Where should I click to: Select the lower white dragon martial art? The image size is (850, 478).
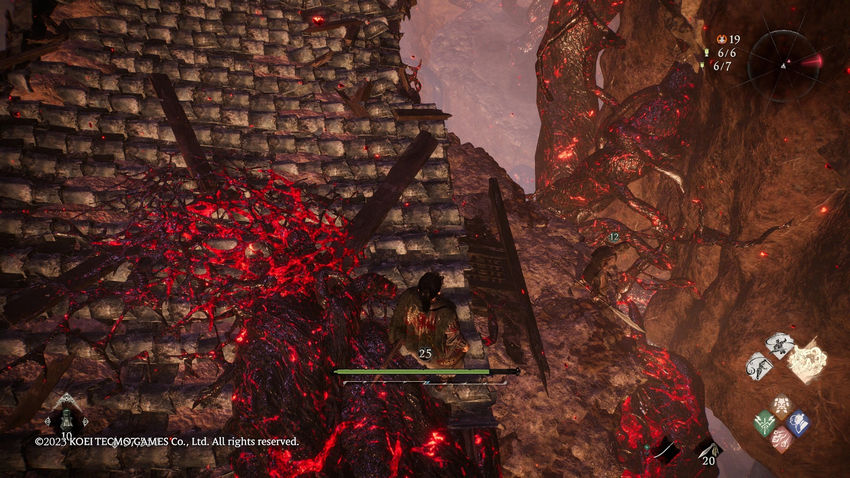759,366
